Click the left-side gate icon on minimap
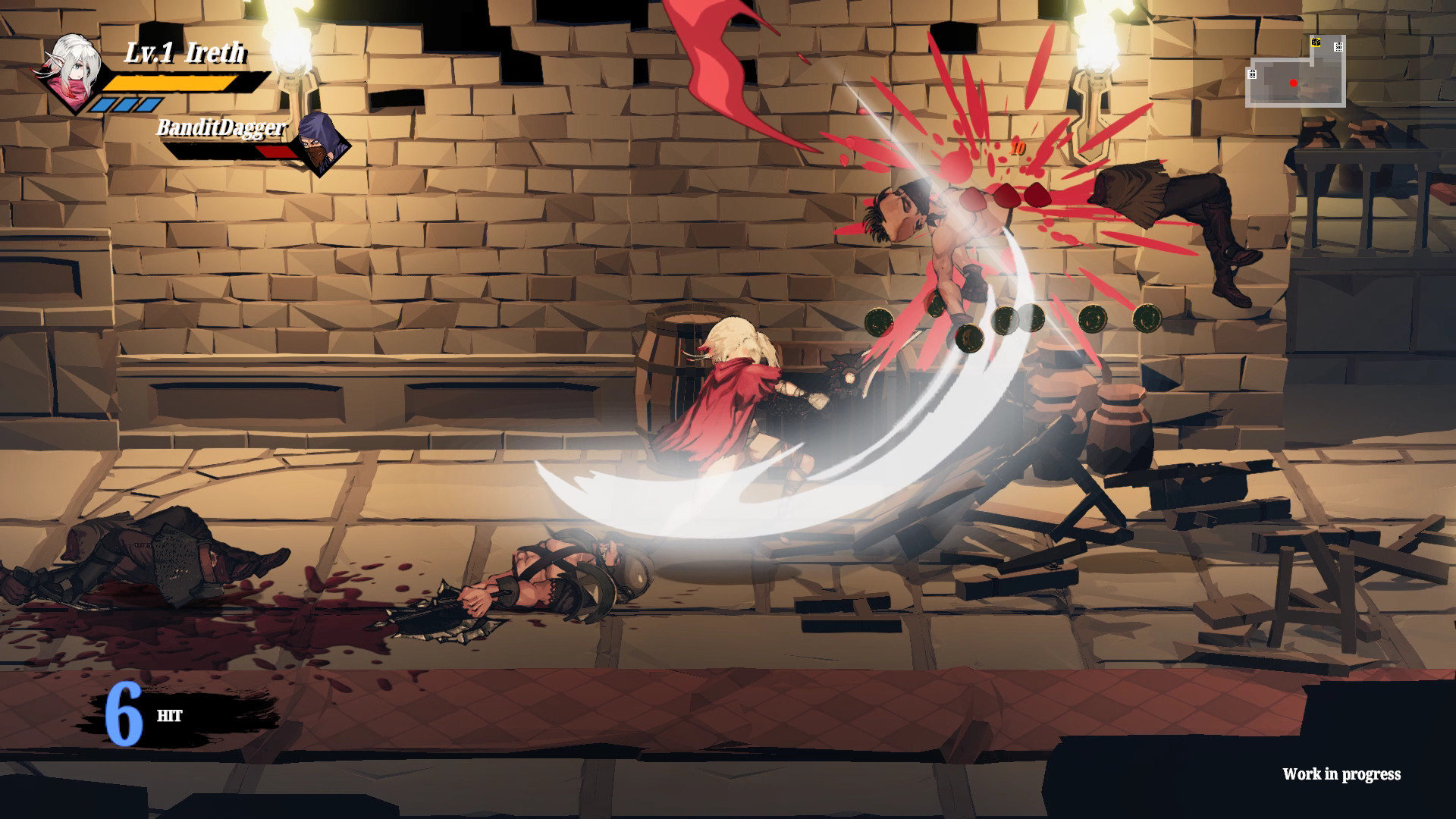 [x=1252, y=74]
